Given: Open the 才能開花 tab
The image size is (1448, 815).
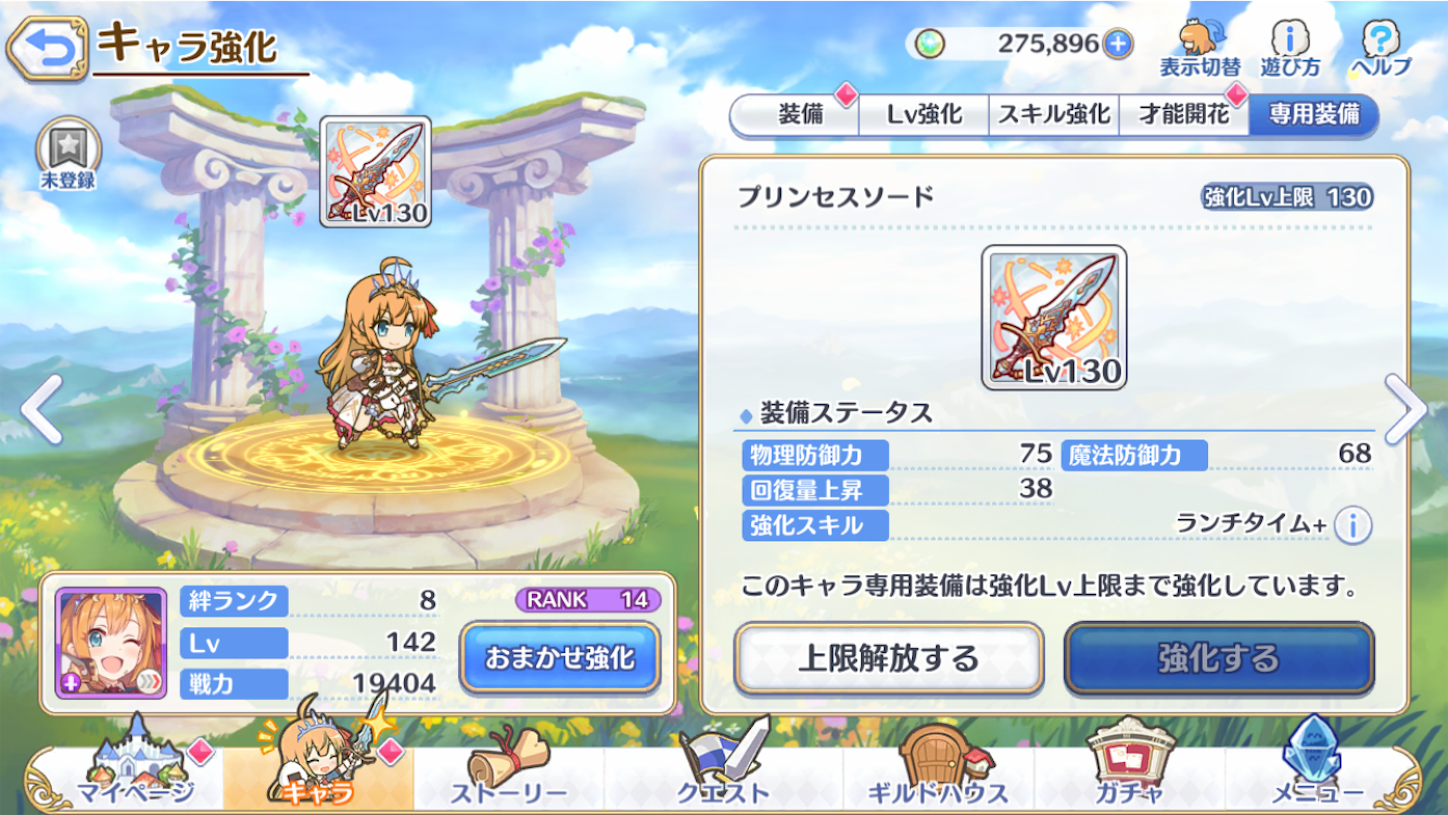Looking at the screenshot, I should pos(1183,113).
